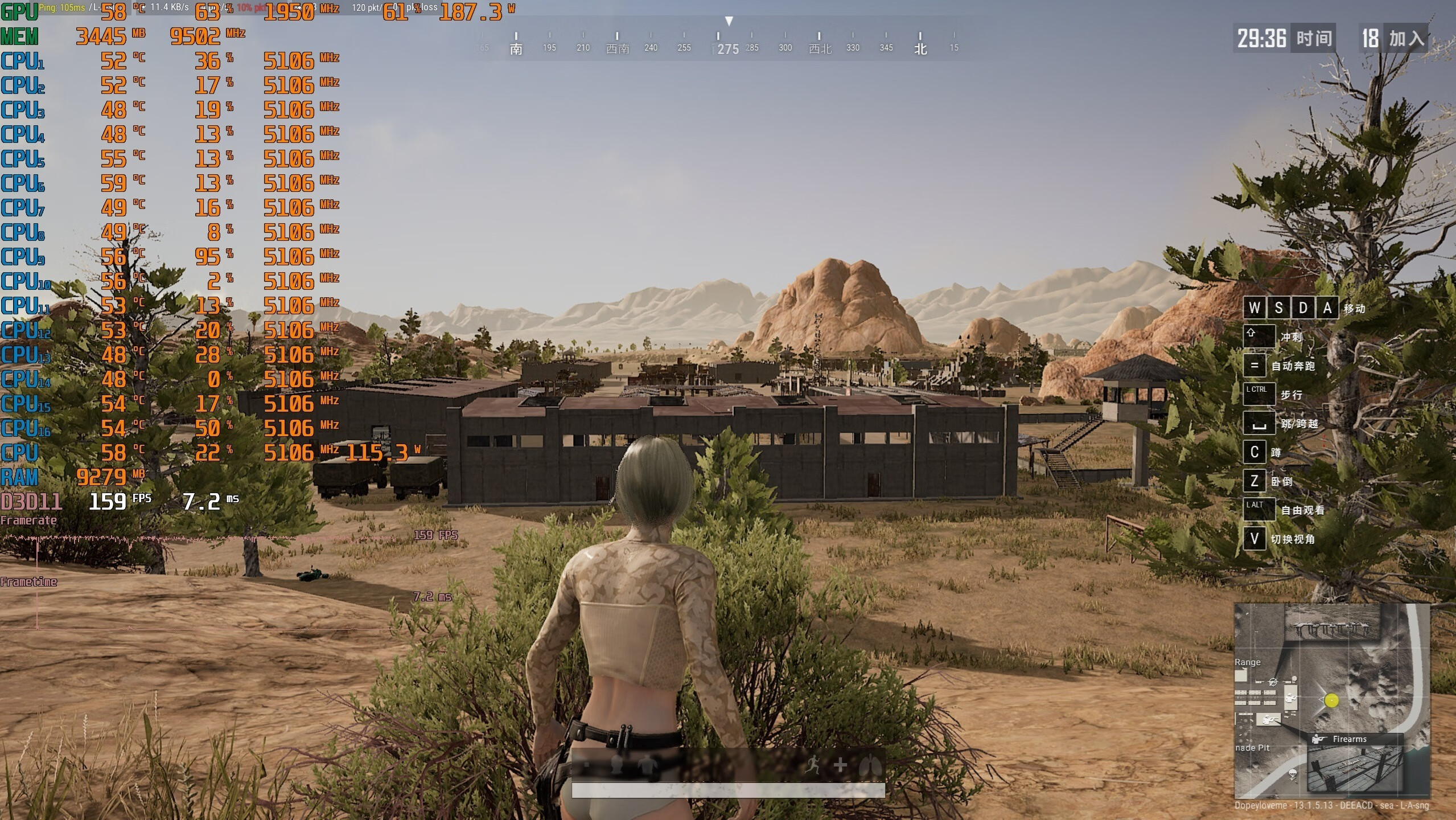1456x820 pixels.
Task: Click the compass heading bar's 275 bearing
Action: point(728,49)
